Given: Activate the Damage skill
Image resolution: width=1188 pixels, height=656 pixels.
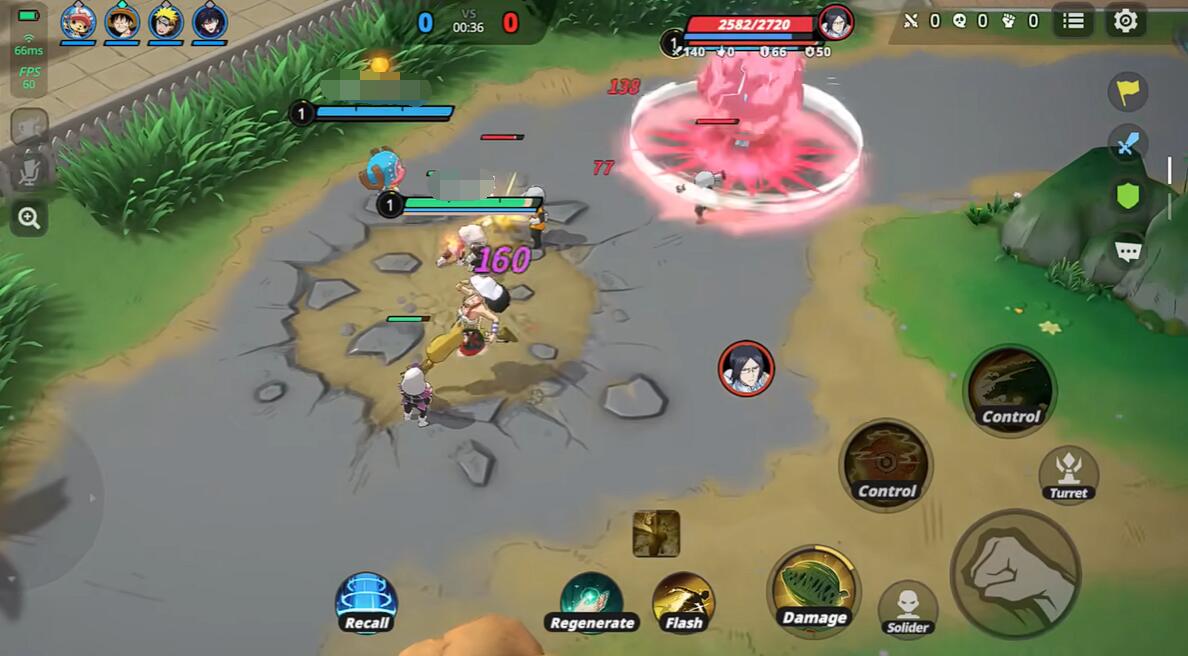Looking at the screenshot, I should (813, 590).
